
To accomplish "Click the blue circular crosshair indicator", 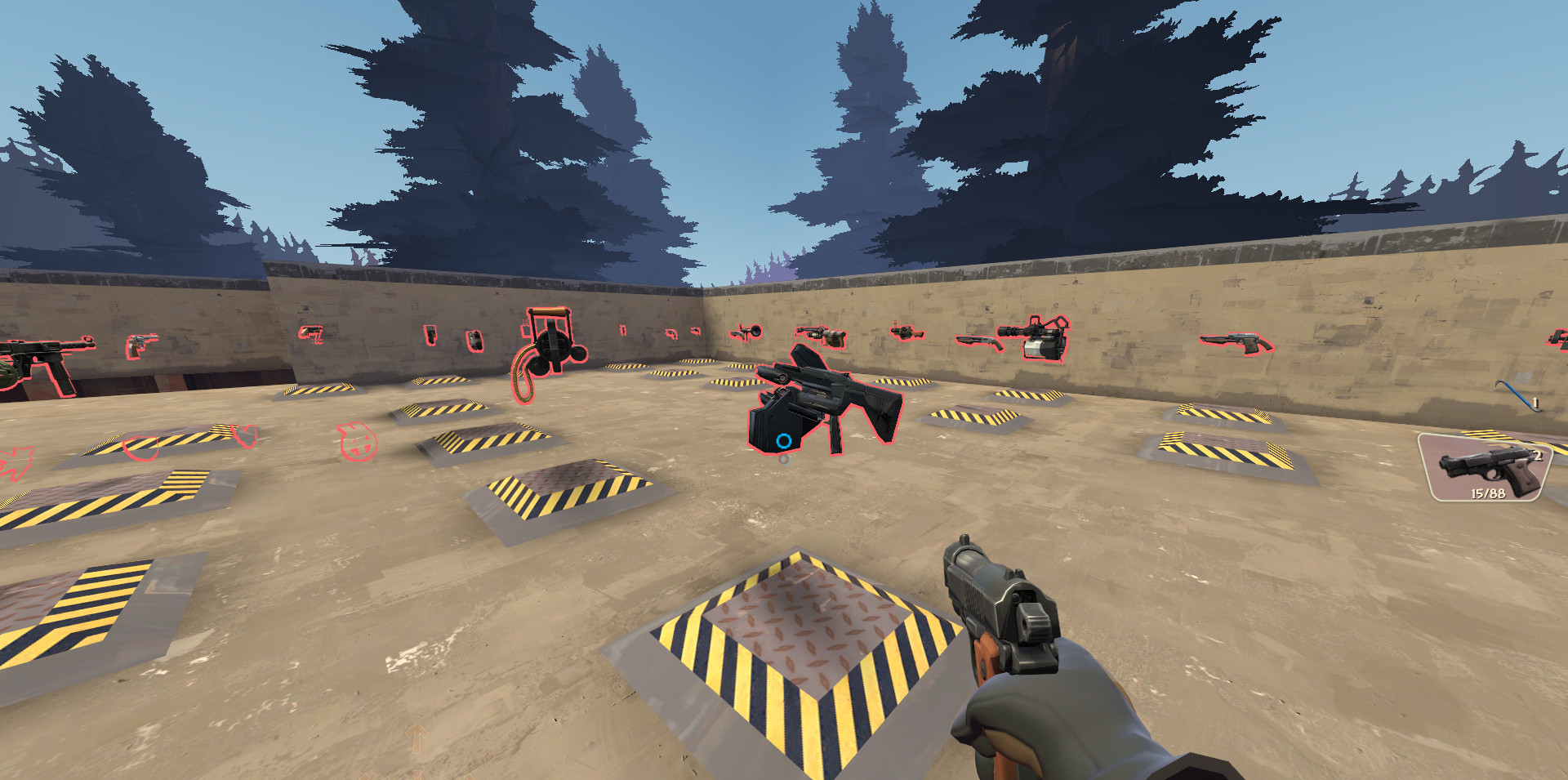I will [x=783, y=442].
